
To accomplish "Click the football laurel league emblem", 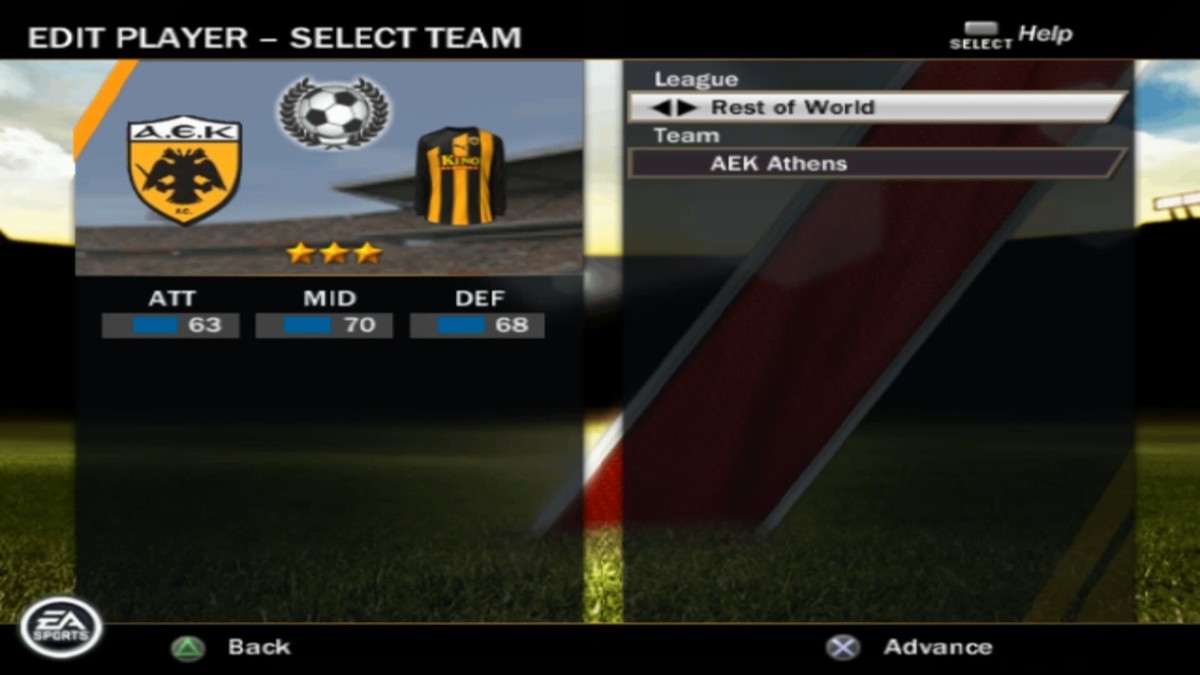I will [x=334, y=113].
